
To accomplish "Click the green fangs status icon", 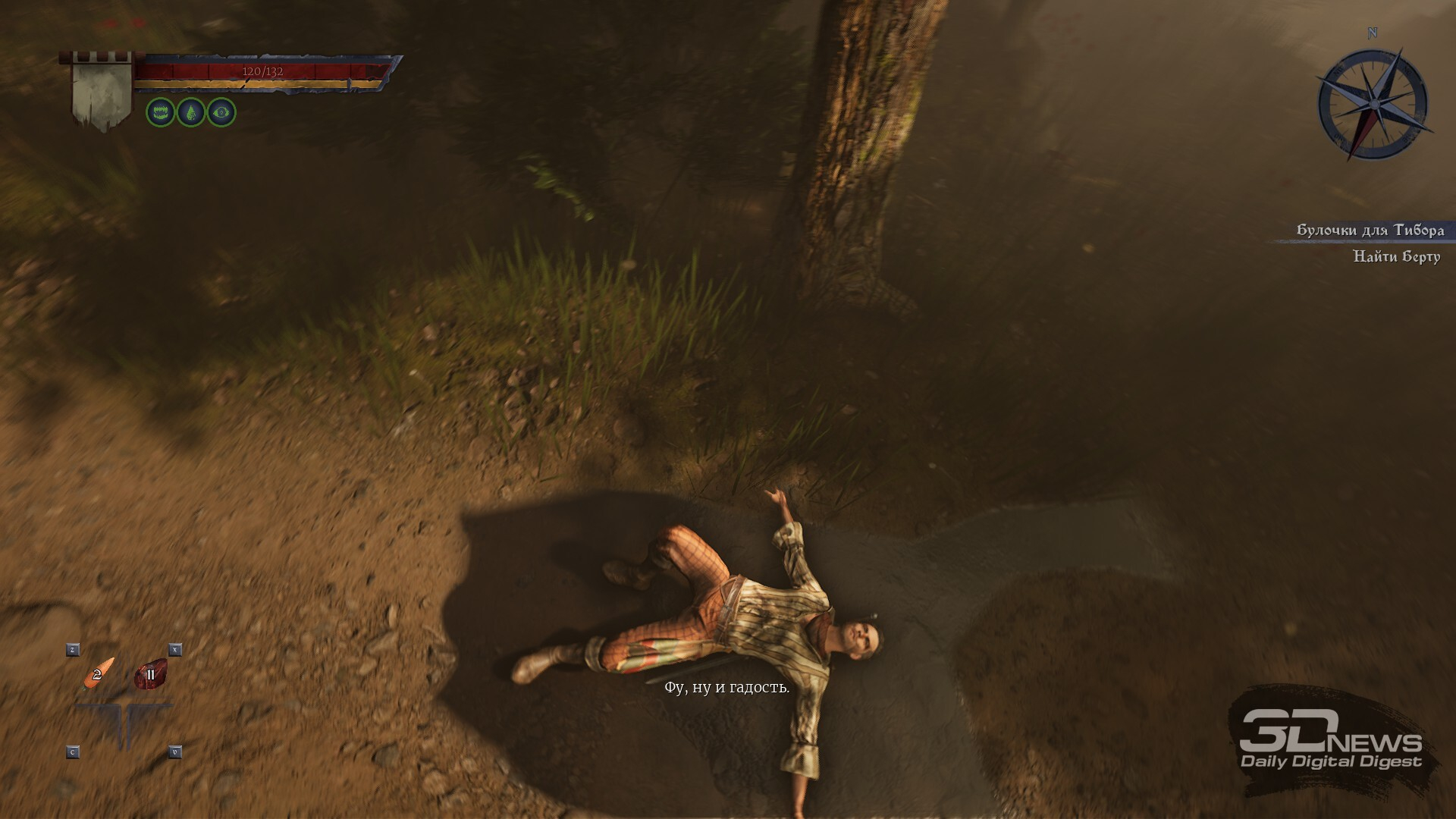I will tap(161, 112).
